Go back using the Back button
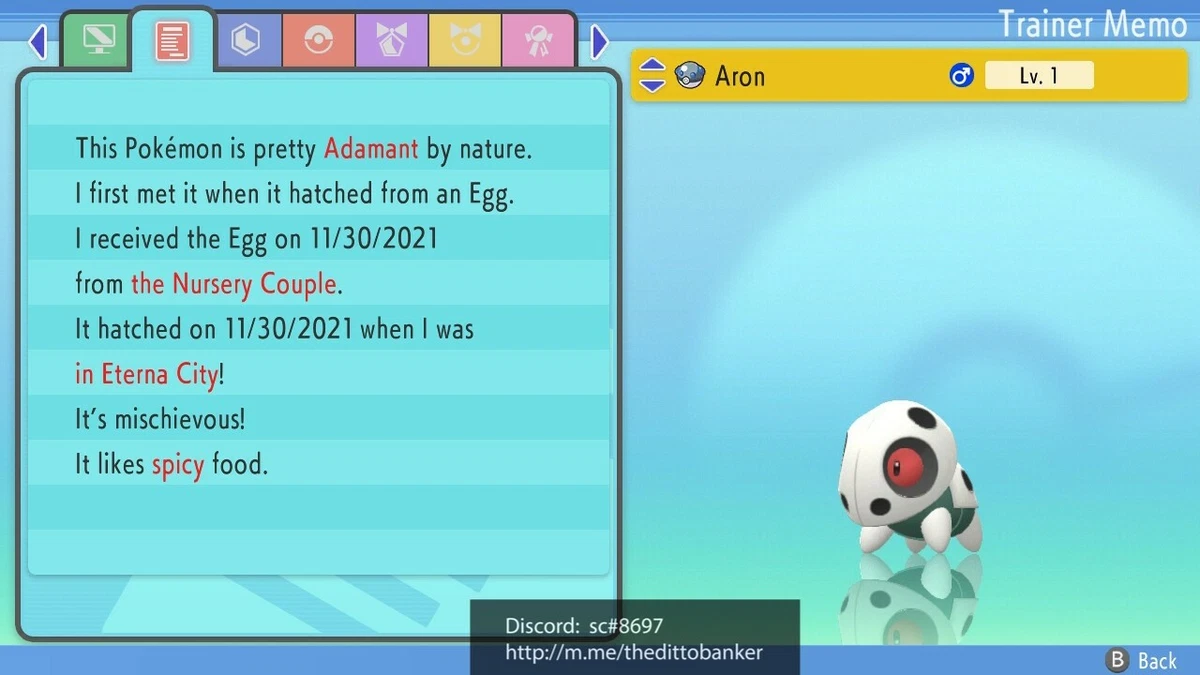 [x=1143, y=660]
